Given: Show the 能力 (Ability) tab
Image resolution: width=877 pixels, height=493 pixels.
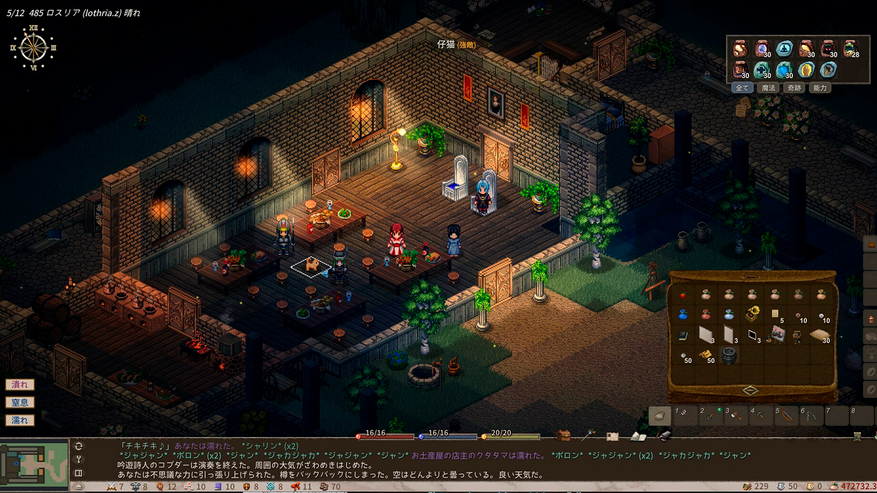Looking at the screenshot, I should (820, 87).
